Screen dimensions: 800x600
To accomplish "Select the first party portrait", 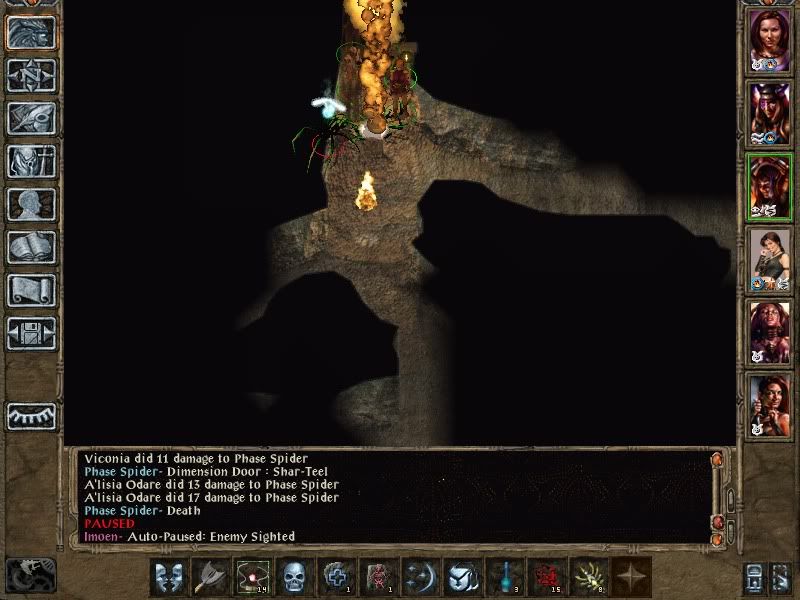I will (x=768, y=40).
